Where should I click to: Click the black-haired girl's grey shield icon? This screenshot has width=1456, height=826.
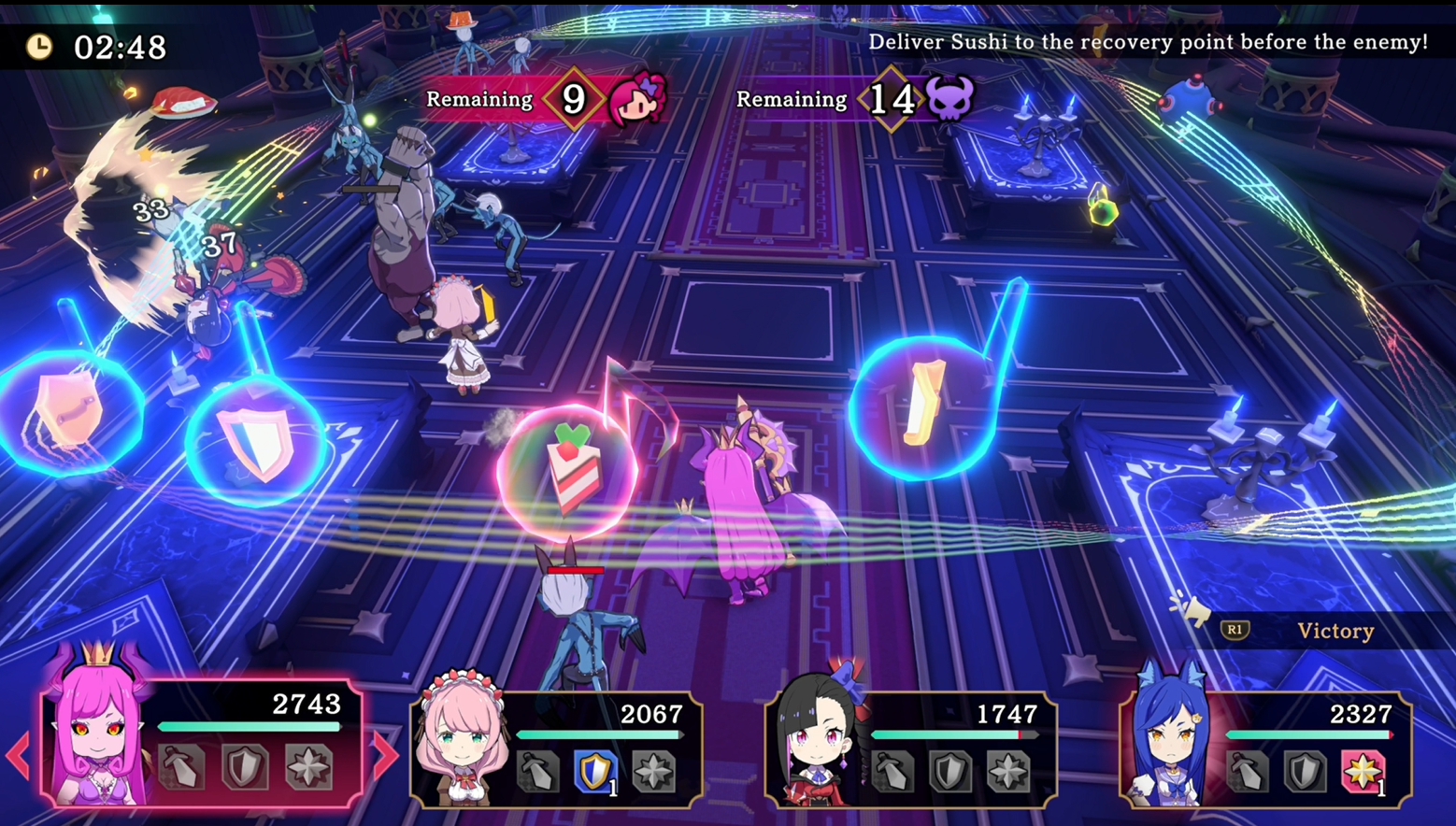pyautogui.click(x=950, y=773)
